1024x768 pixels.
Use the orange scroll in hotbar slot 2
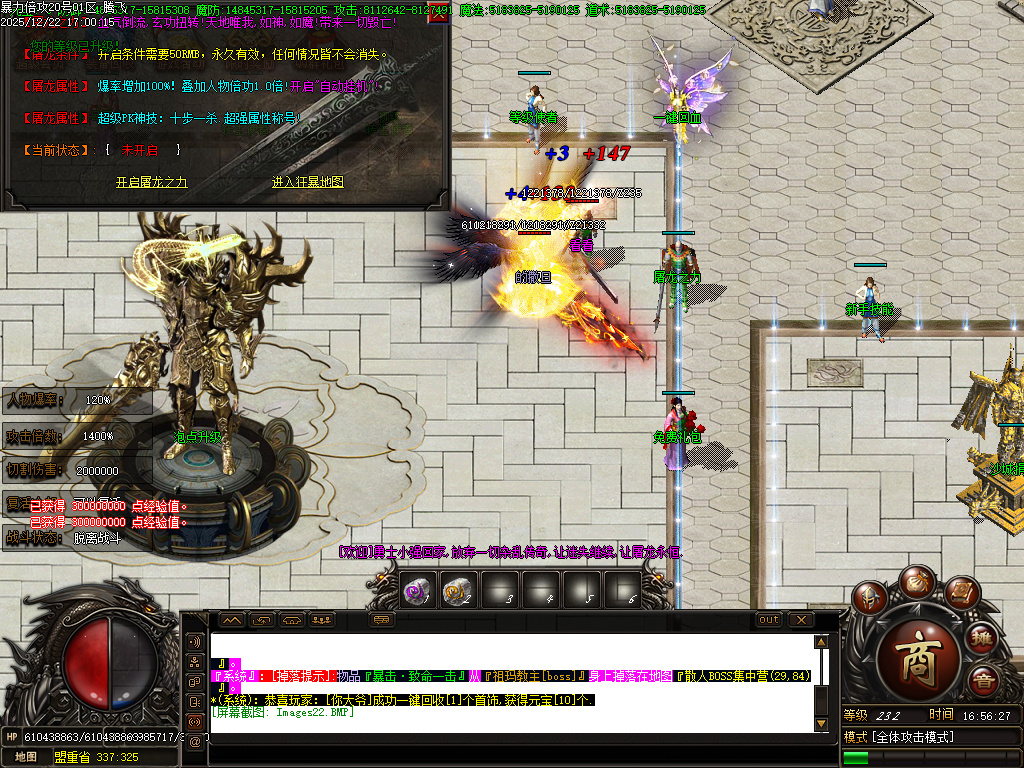457,591
